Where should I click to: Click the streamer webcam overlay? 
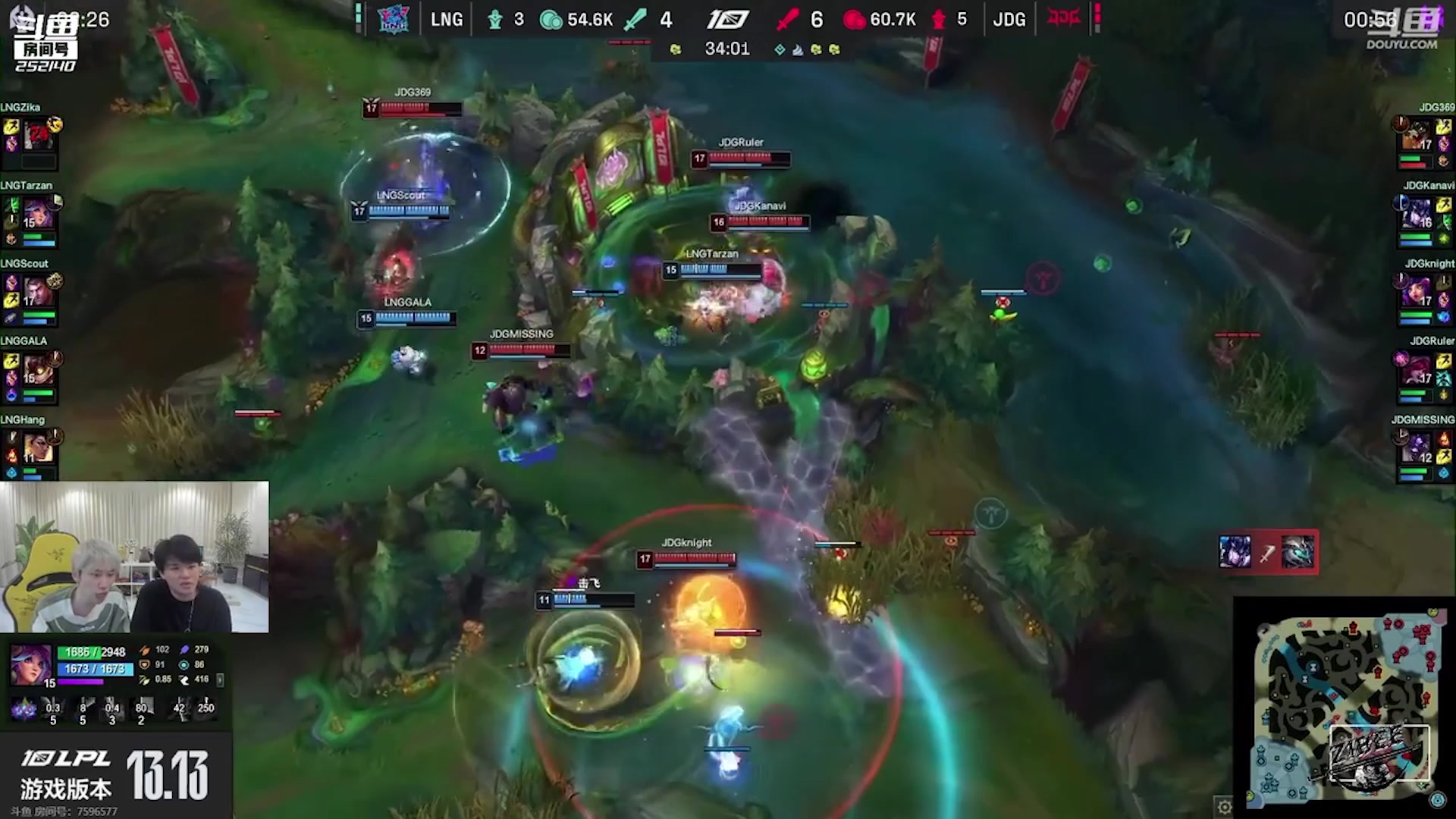134,557
